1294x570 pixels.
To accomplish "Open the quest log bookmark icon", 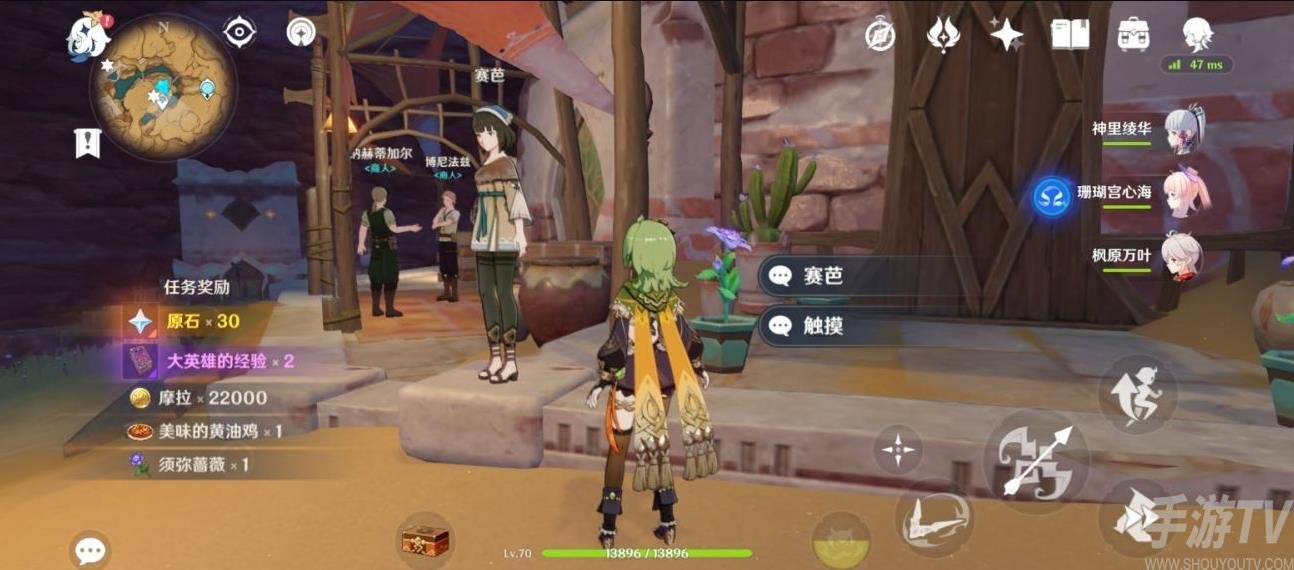I will click(88, 143).
